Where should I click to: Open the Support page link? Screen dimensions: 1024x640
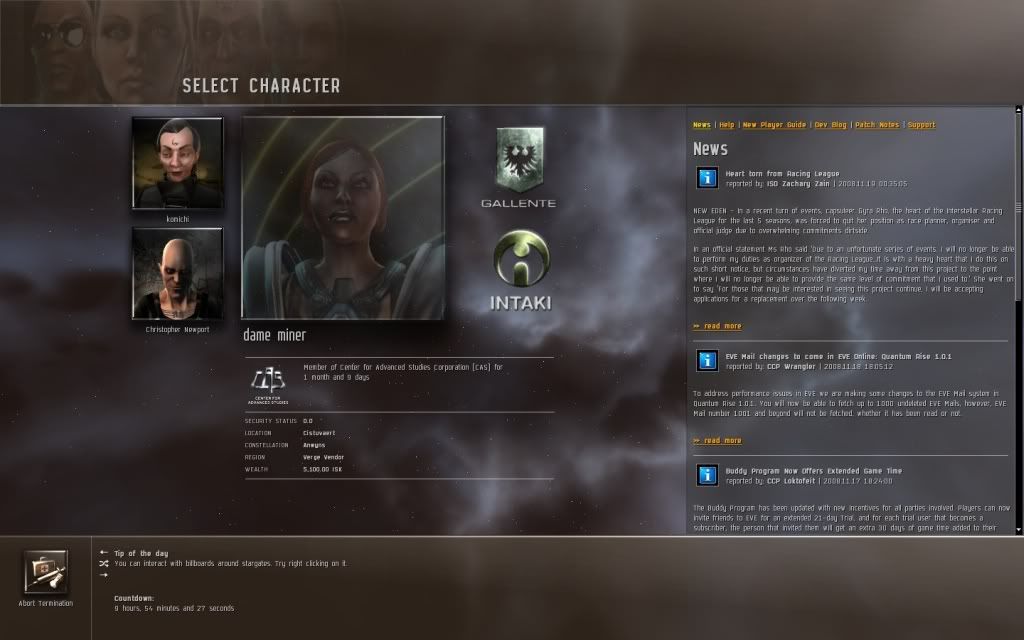click(x=921, y=125)
